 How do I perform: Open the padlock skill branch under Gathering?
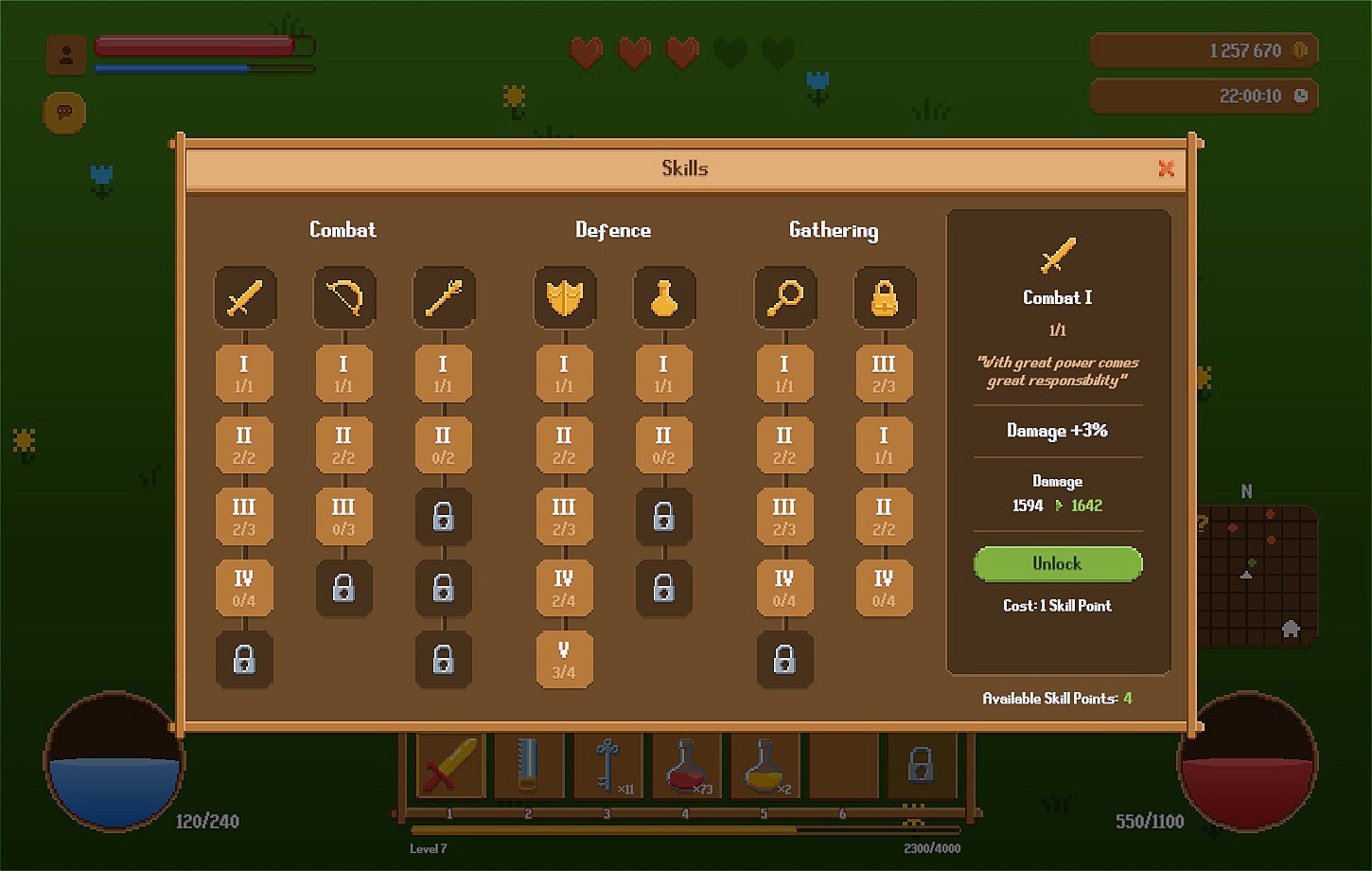884,297
